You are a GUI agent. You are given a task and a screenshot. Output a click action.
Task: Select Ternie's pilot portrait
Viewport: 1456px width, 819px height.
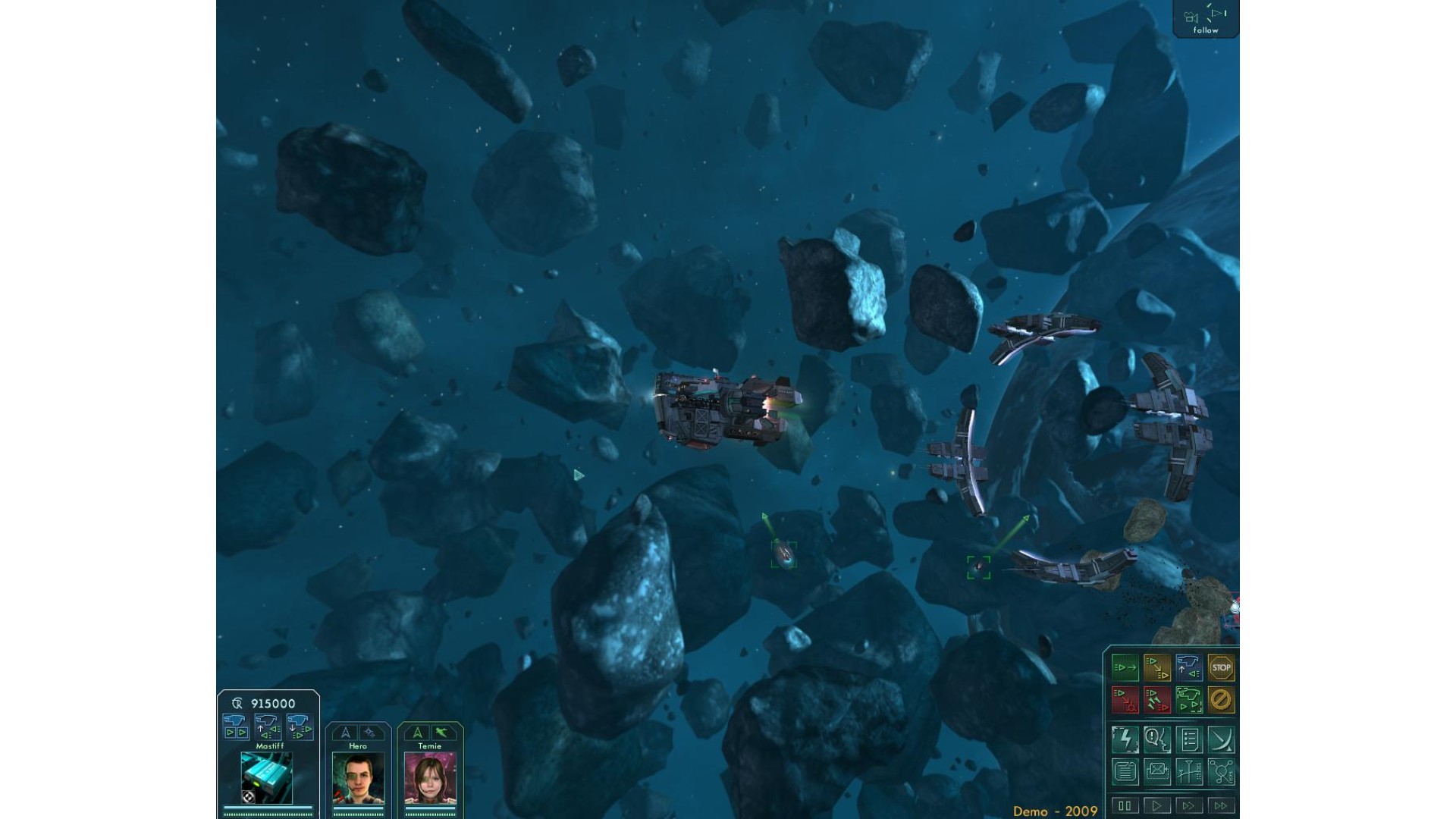430,778
